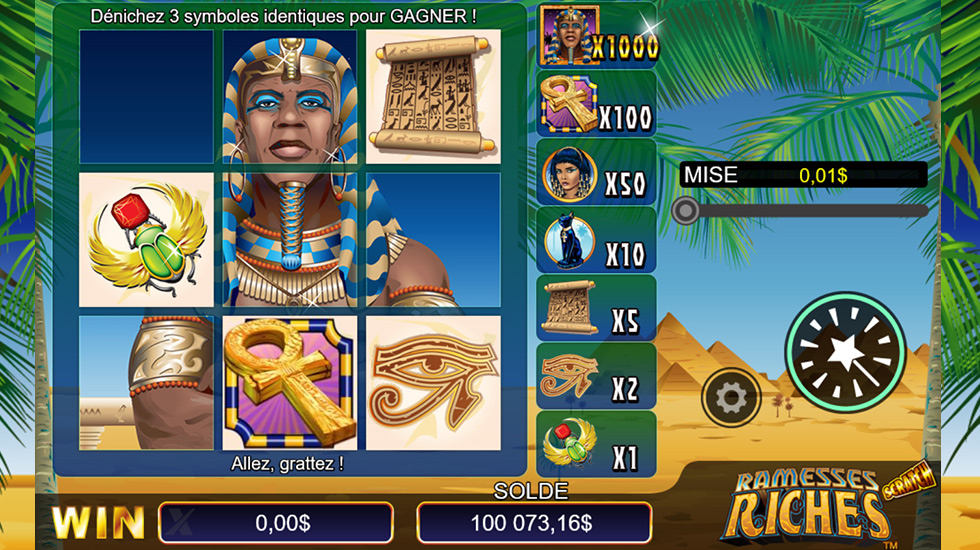Pick the golden ankh tile in the grid
This screenshot has width=980, height=550.
click(x=289, y=383)
